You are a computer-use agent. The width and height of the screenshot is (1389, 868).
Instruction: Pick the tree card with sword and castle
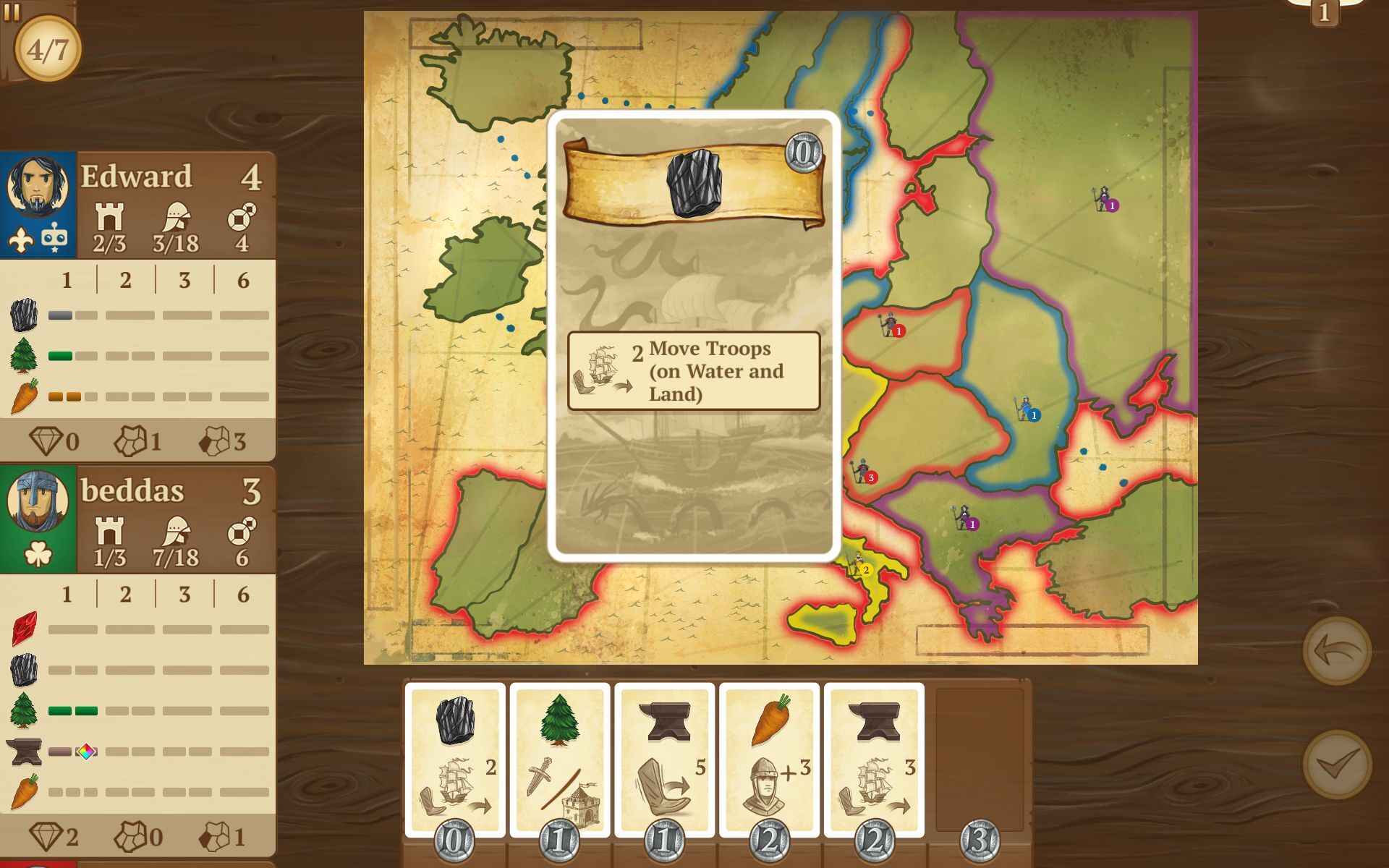coord(559,759)
